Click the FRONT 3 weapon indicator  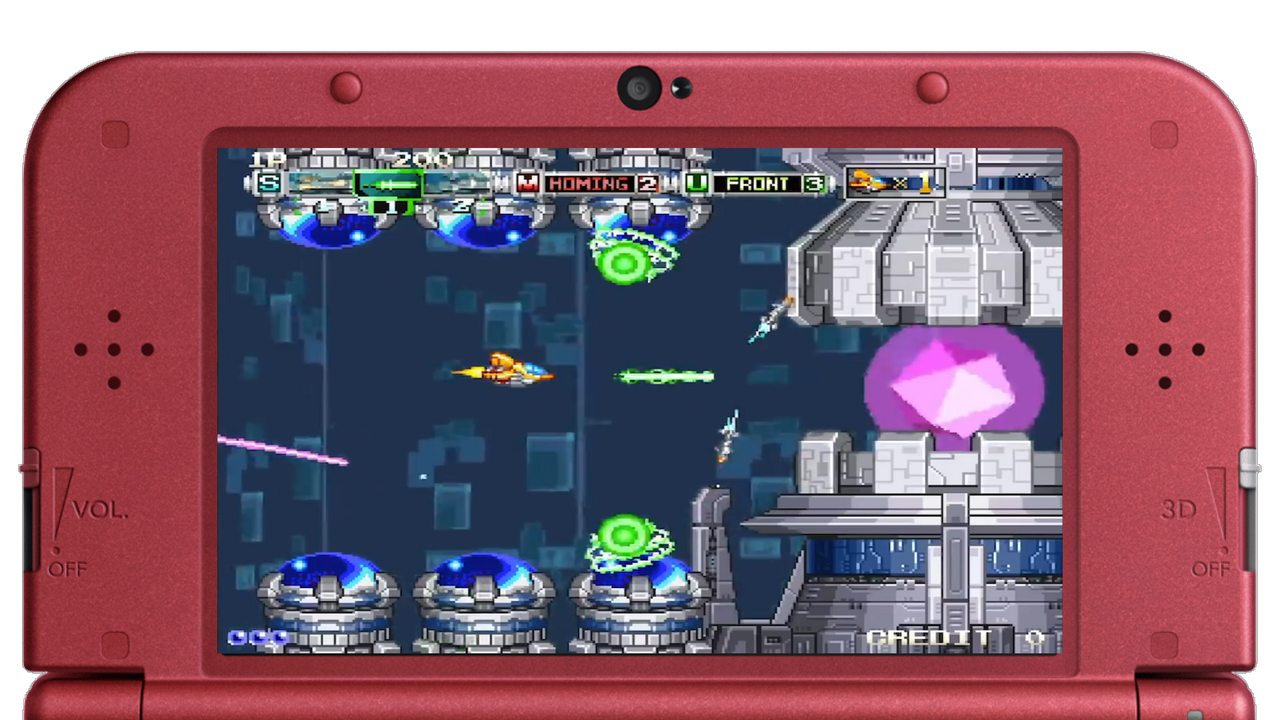pyautogui.click(x=770, y=184)
